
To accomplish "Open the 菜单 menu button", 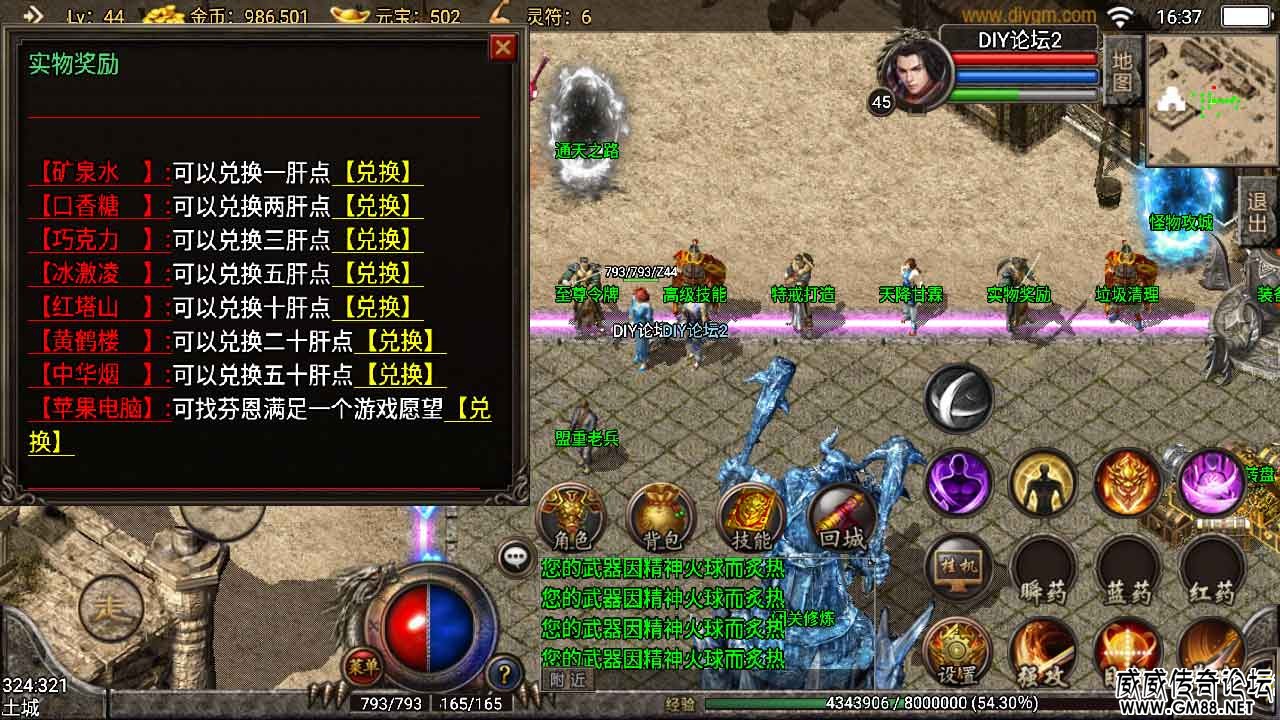I will [x=363, y=664].
